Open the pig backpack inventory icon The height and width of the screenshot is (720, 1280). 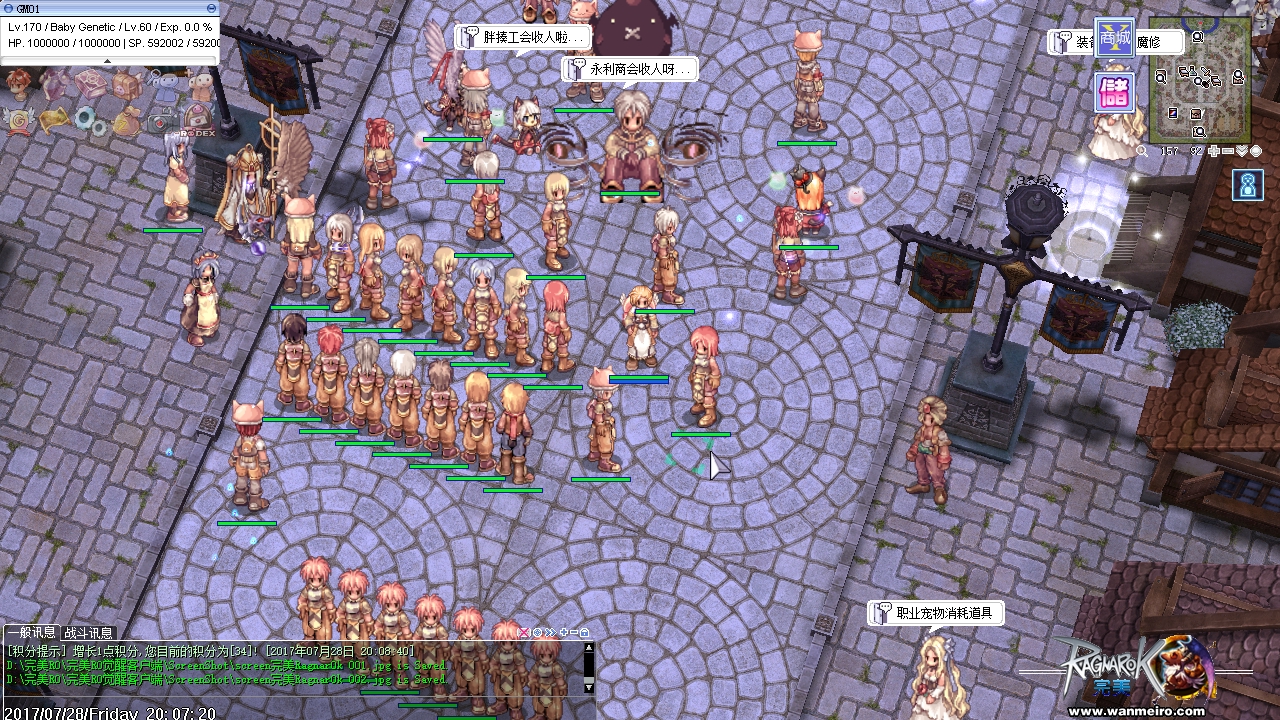[126, 84]
